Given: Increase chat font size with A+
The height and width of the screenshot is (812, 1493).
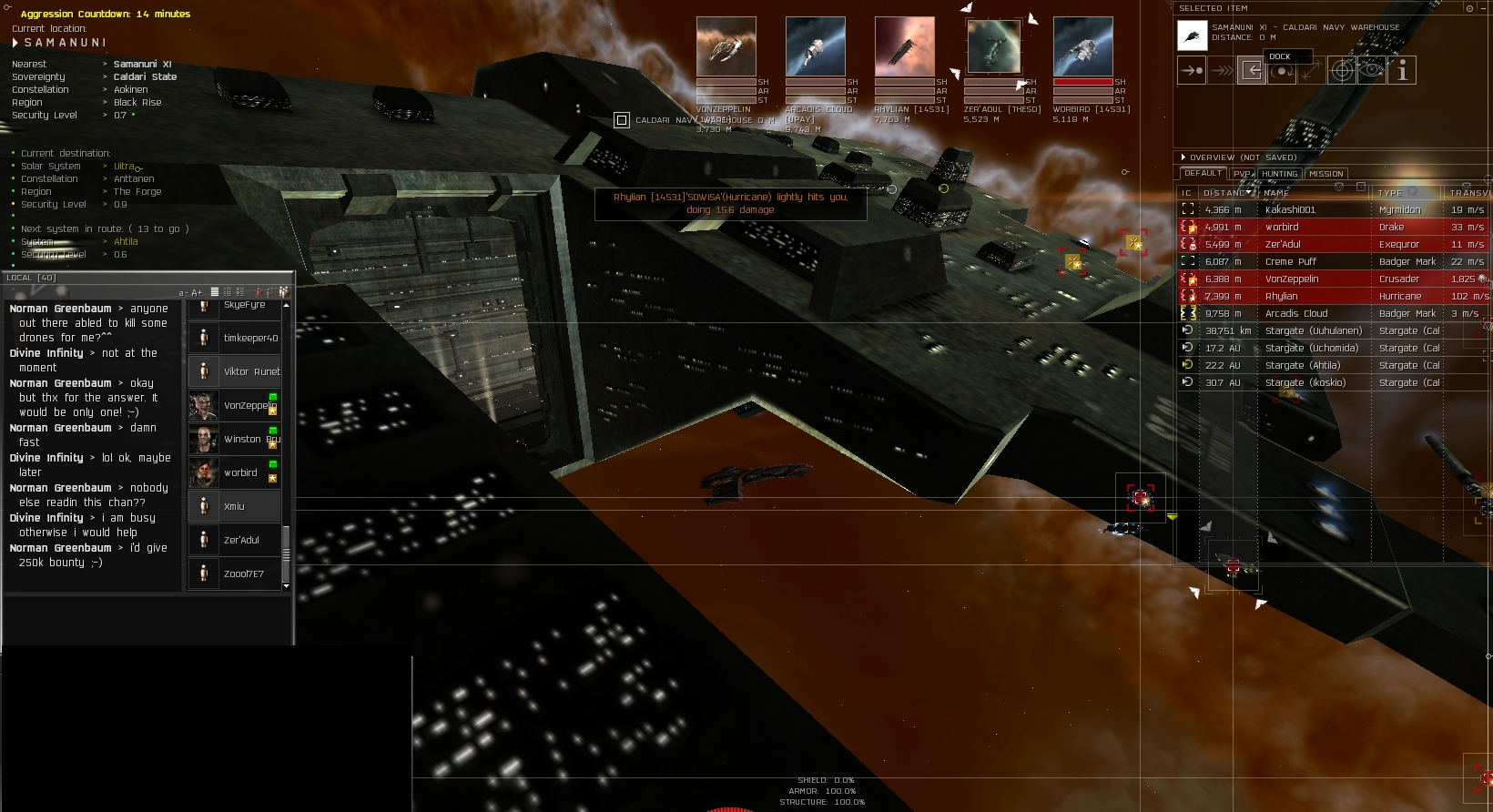Looking at the screenshot, I should click(197, 293).
